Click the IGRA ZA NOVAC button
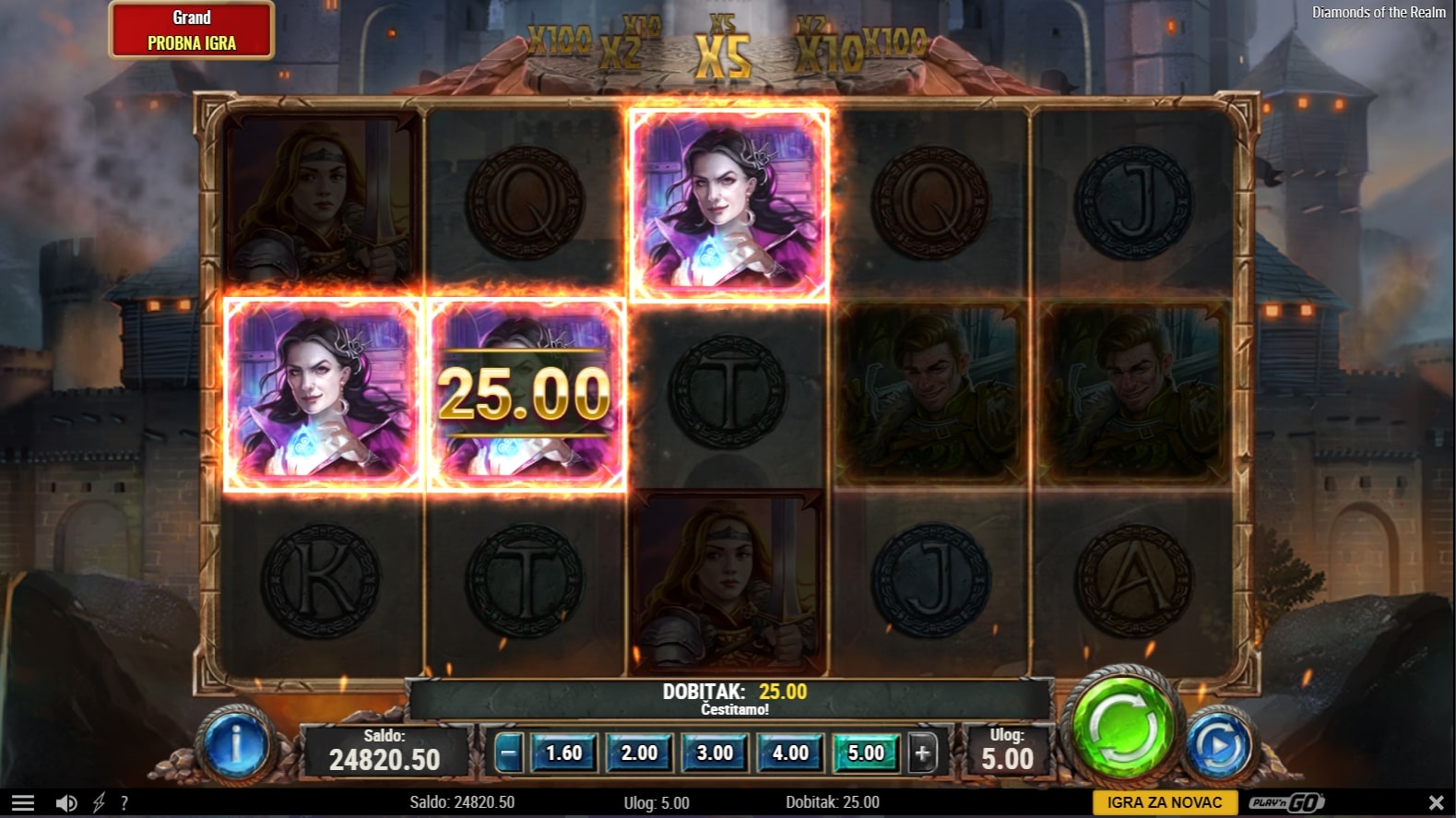Image resolution: width=1456 pixels, height=818 pixels. [1165, 802]
